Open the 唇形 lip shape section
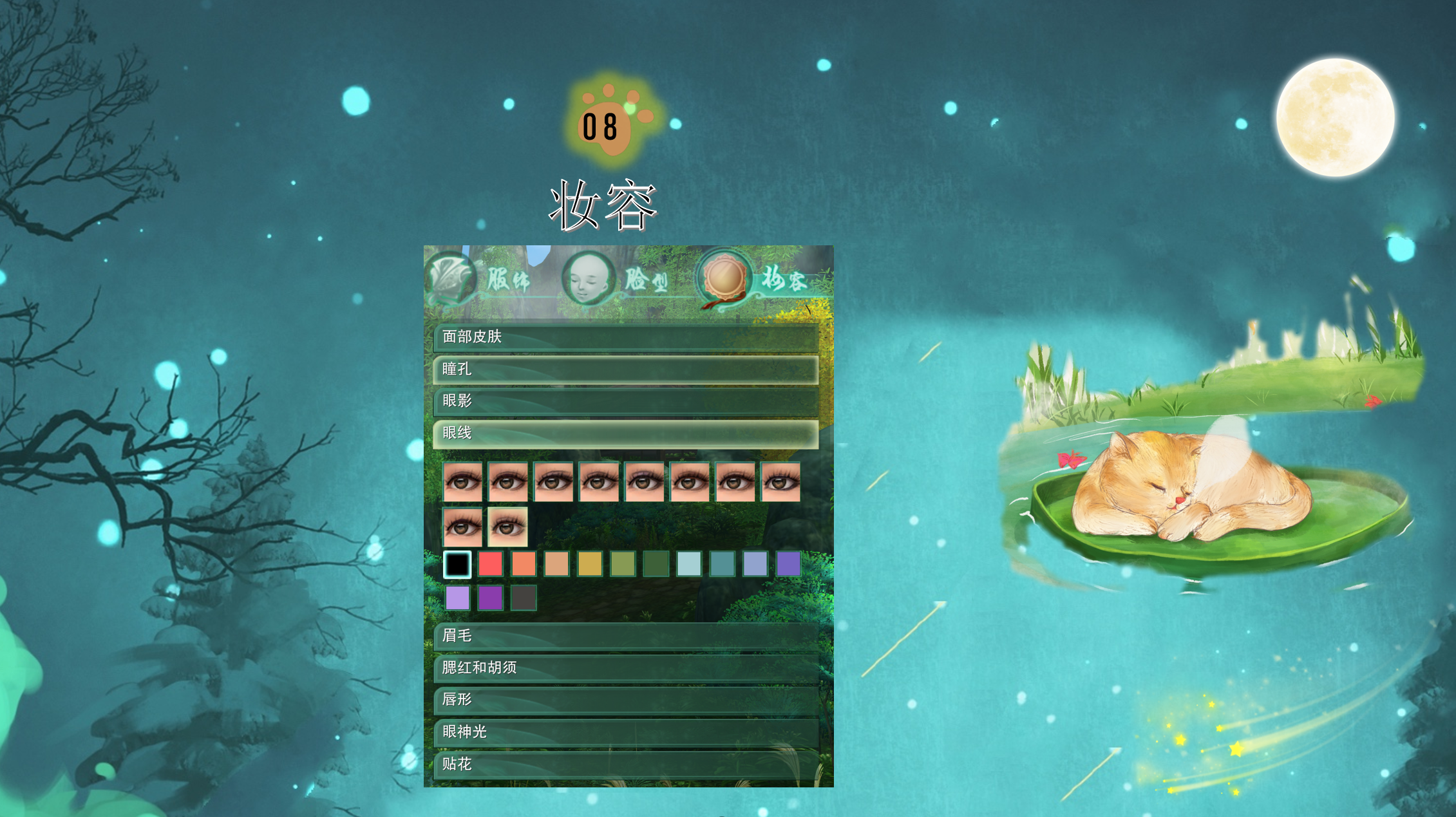The height and width of the screenshot is (817, 1456). tap(625, 700)
